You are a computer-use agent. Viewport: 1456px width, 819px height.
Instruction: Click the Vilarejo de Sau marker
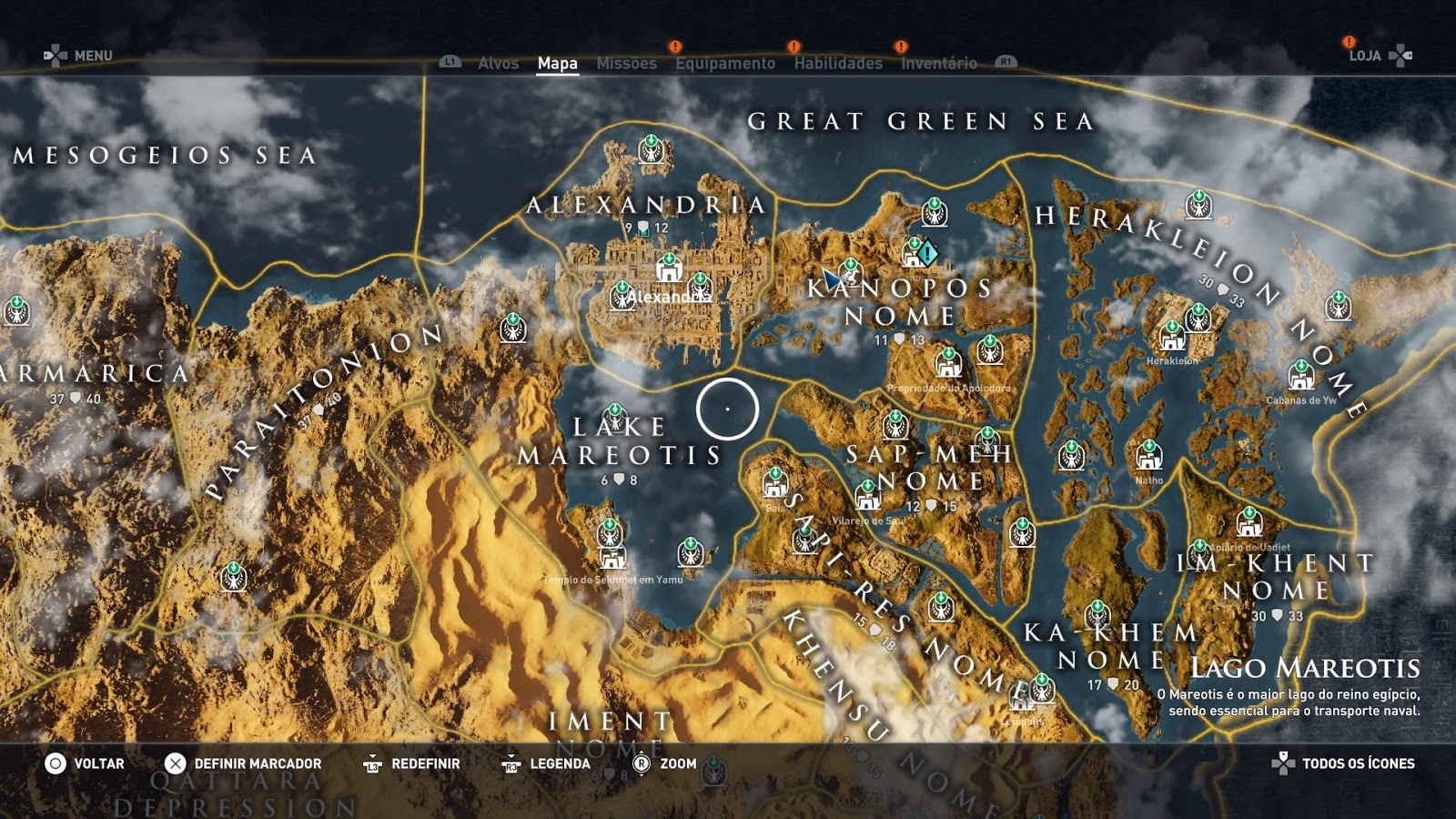click(867, 497)
